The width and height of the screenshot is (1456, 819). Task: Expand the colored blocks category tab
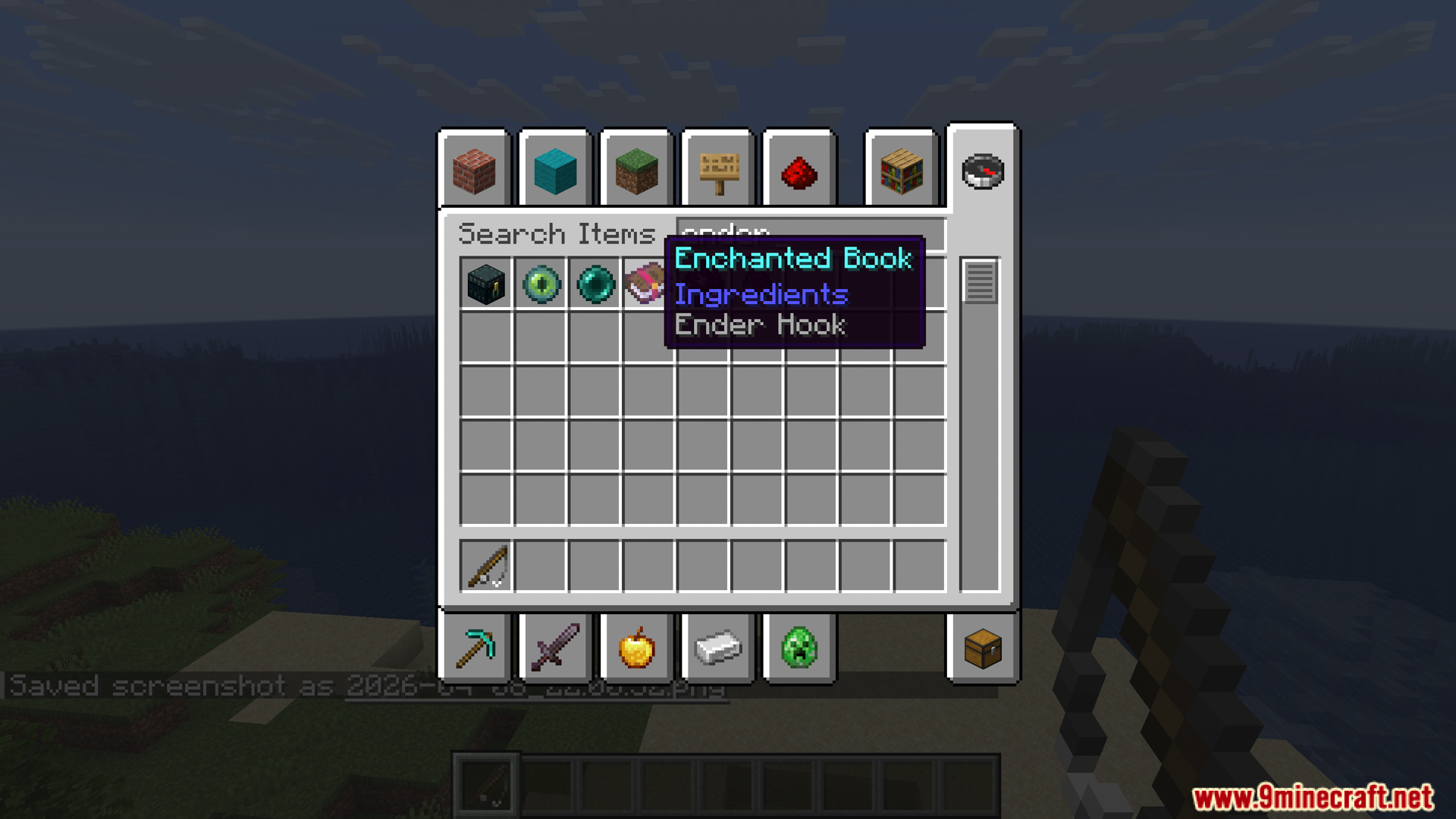[555, 173]
